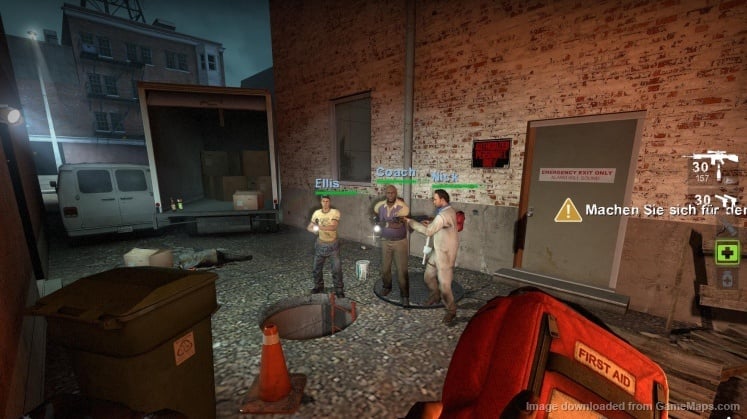The width and height of the screenshot is (747, 419).
Task: Select the highlighted first aid kit slot
Action: [727, 252]
